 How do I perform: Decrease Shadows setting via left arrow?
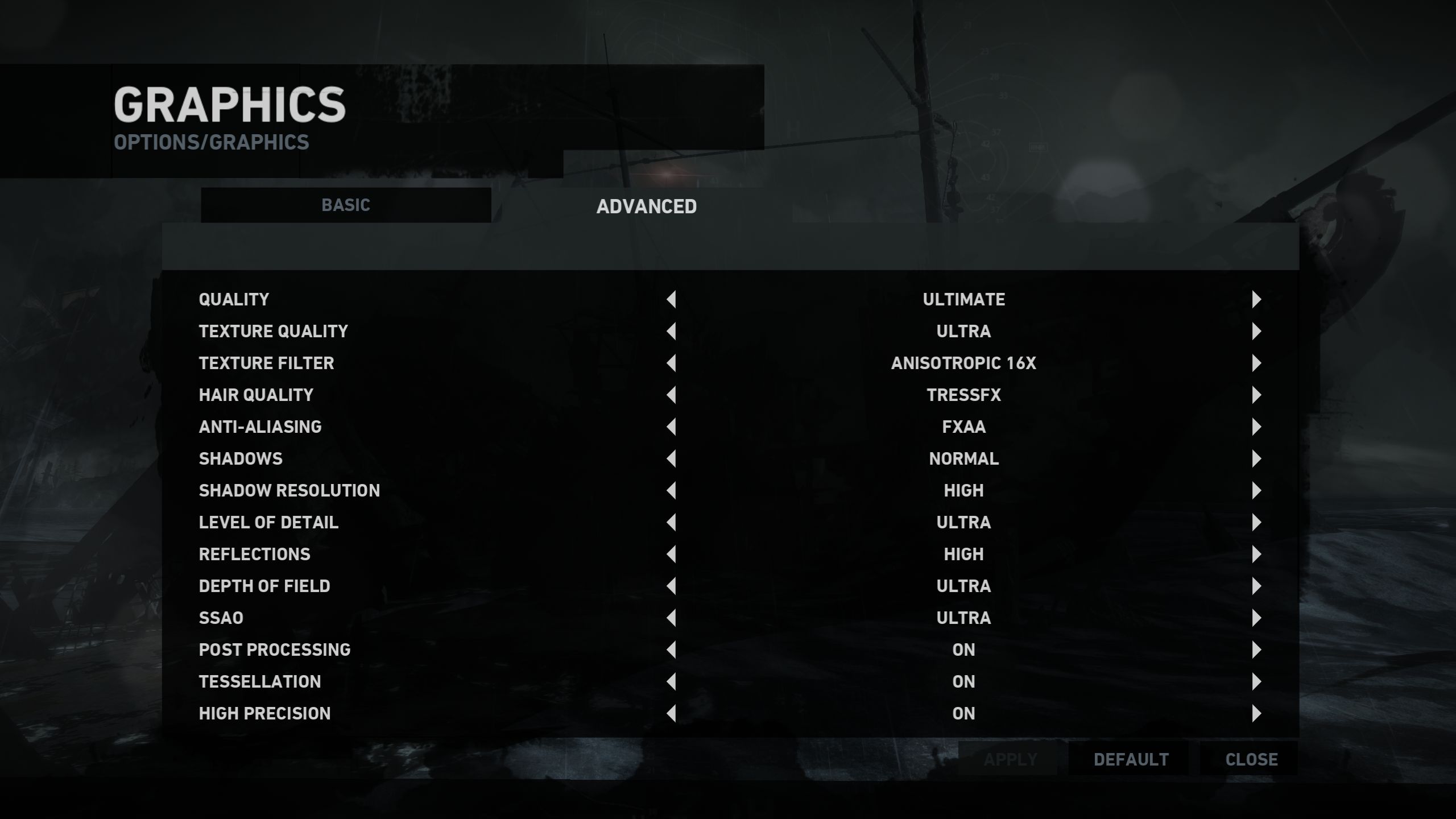pos(672,459)
